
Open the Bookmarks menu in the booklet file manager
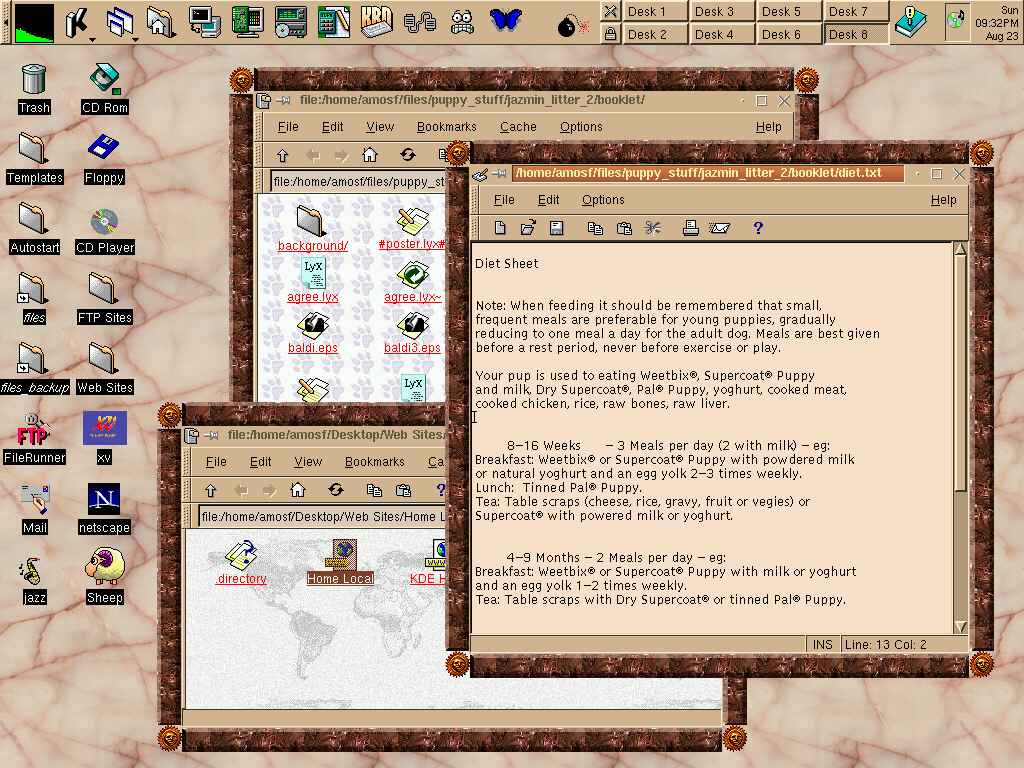446,127
